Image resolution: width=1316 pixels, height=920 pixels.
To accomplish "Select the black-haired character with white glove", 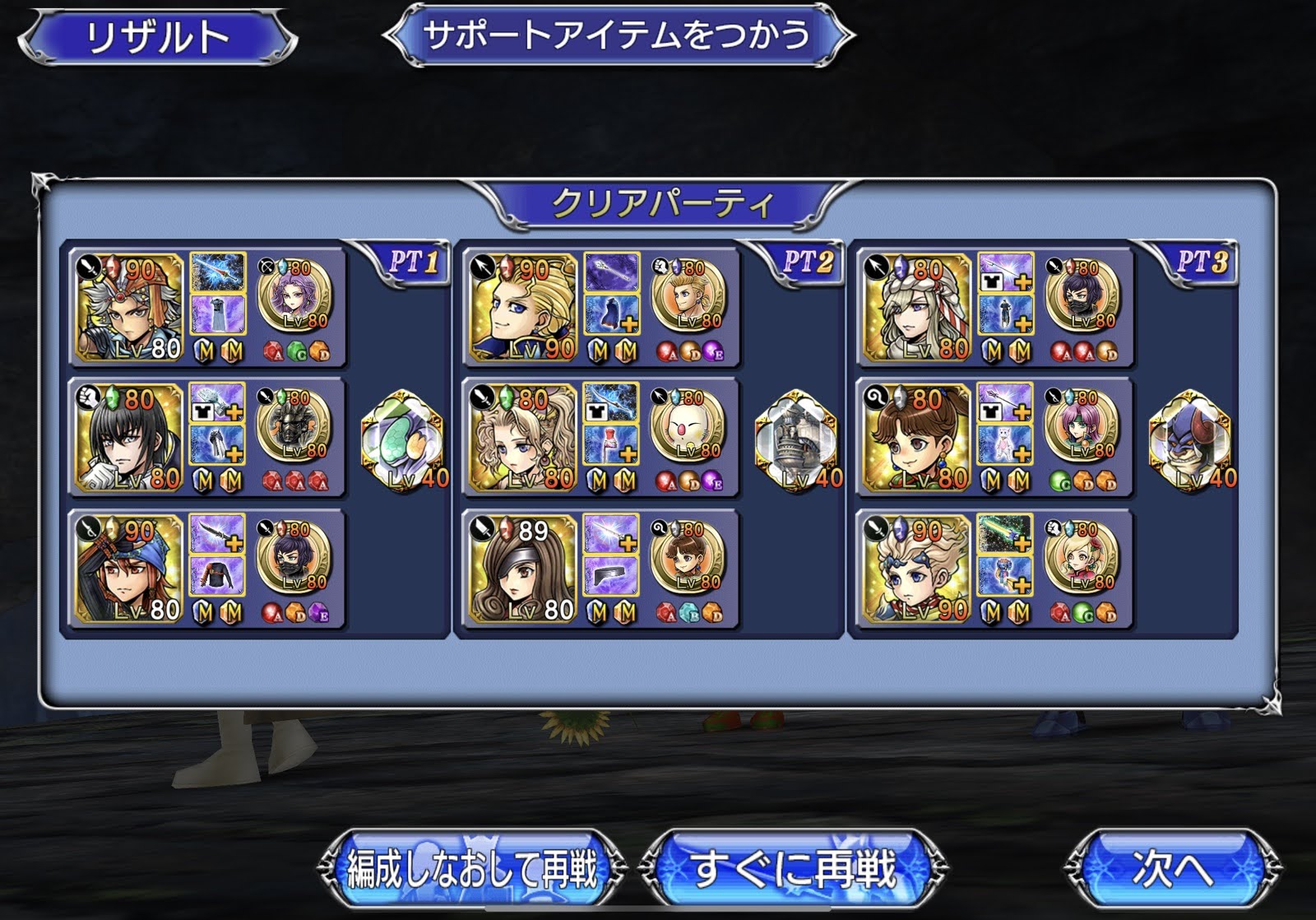I will point(129,438).
